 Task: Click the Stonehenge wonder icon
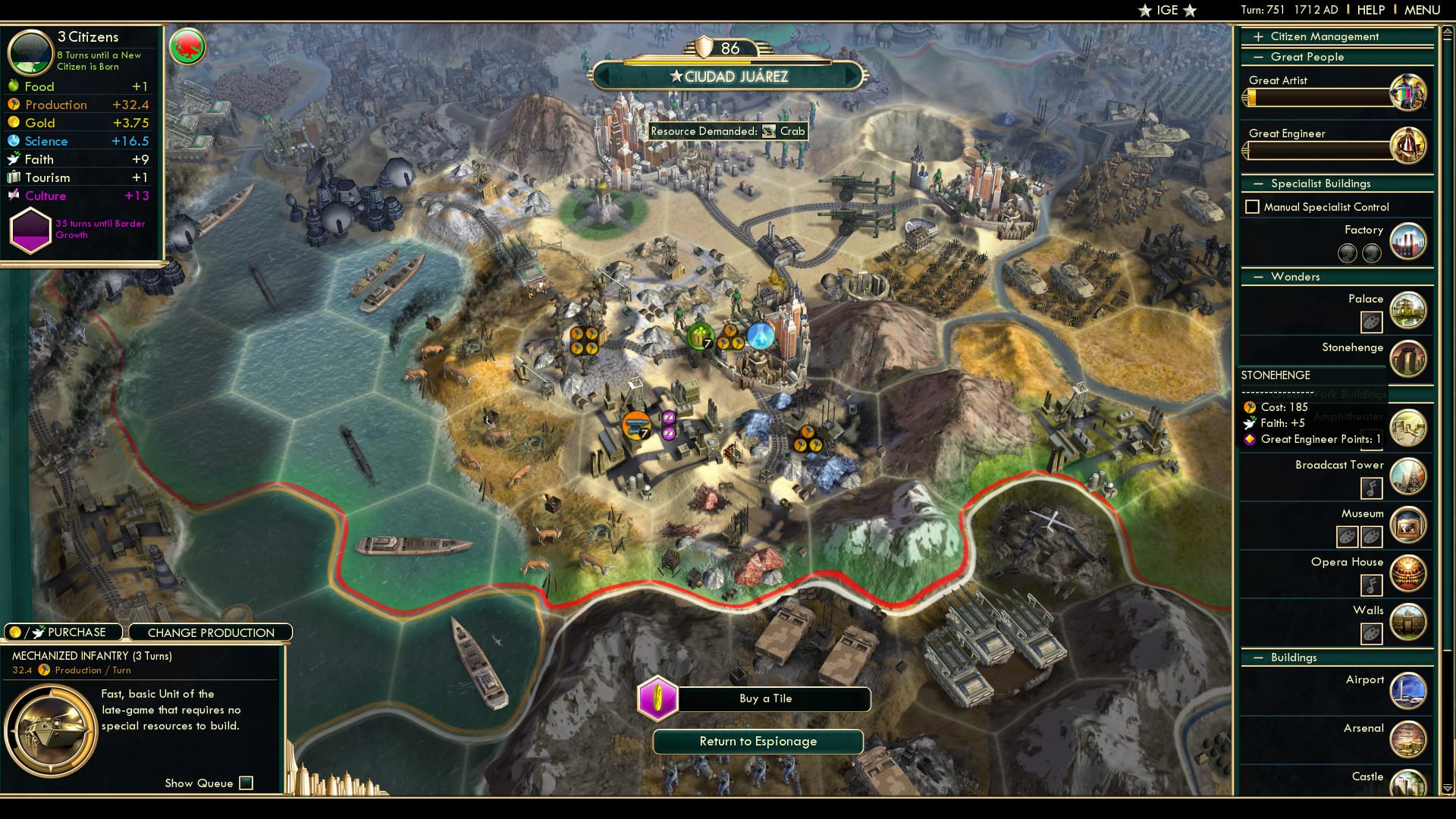coord(1408,359)
